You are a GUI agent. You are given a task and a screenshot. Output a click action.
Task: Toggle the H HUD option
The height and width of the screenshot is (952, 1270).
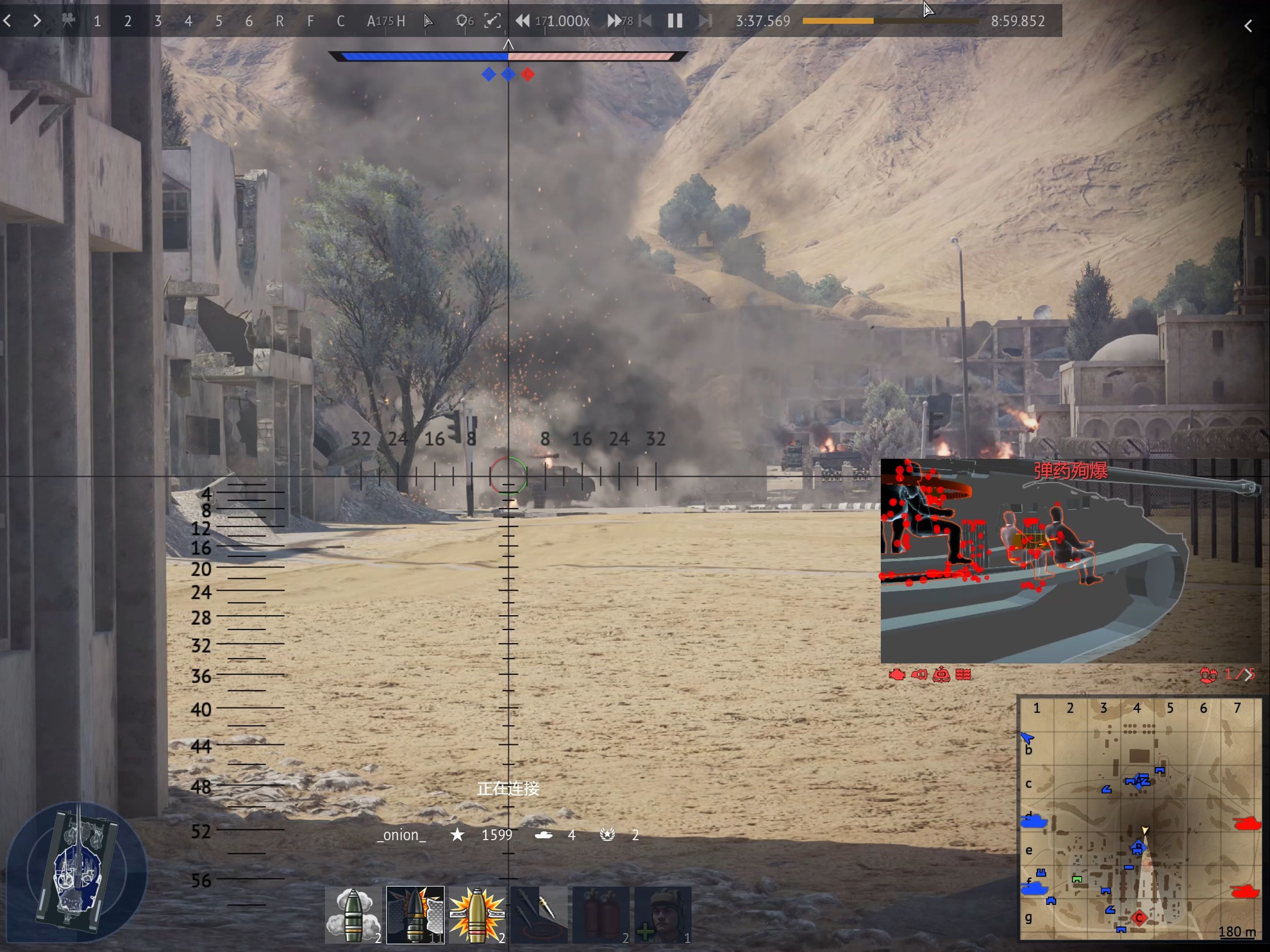401,21
